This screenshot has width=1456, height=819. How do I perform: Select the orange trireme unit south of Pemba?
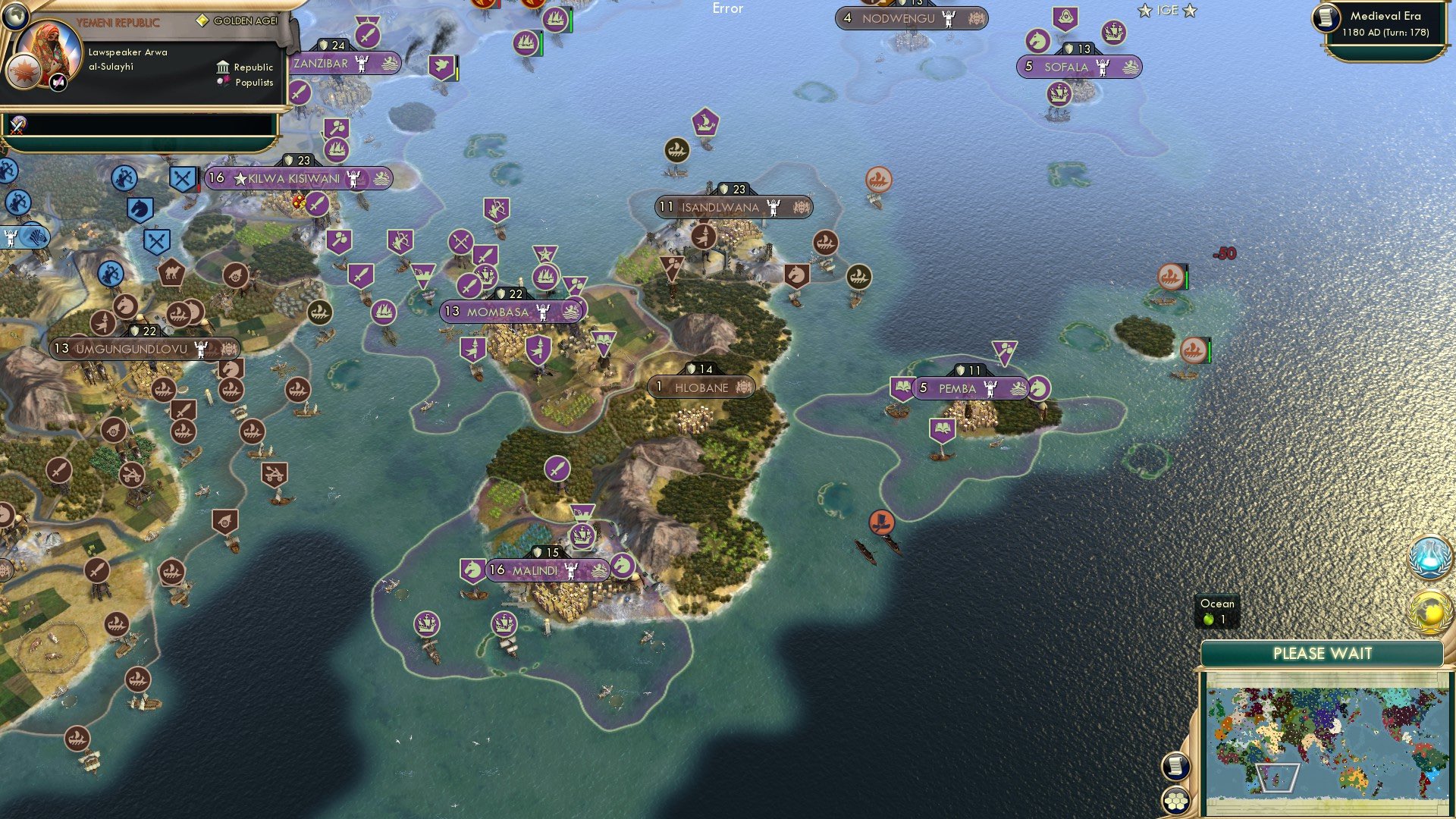tap(881, 522)
